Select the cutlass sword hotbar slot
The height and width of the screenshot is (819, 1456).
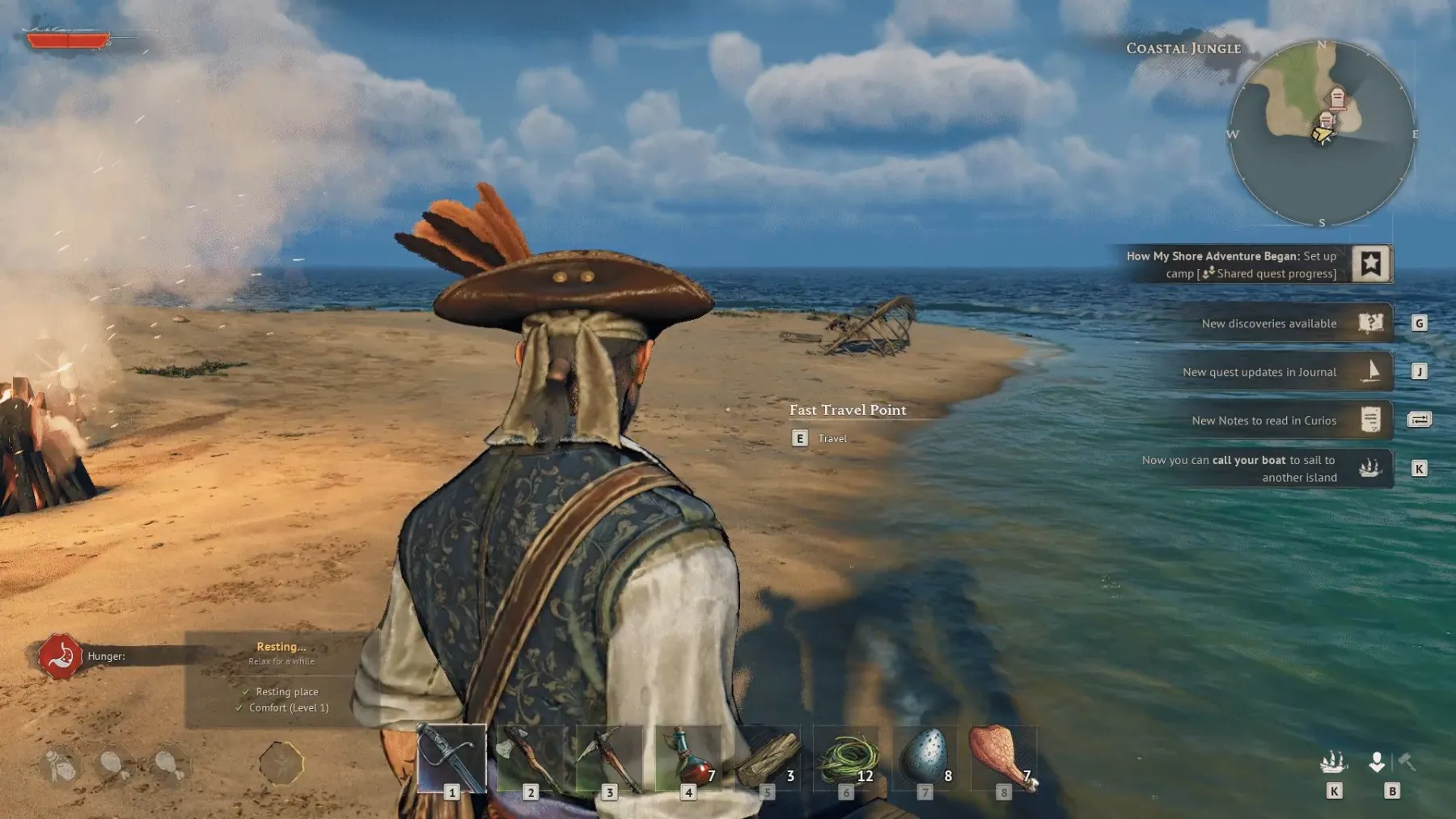pyautogui.click(x=451, y=760)
